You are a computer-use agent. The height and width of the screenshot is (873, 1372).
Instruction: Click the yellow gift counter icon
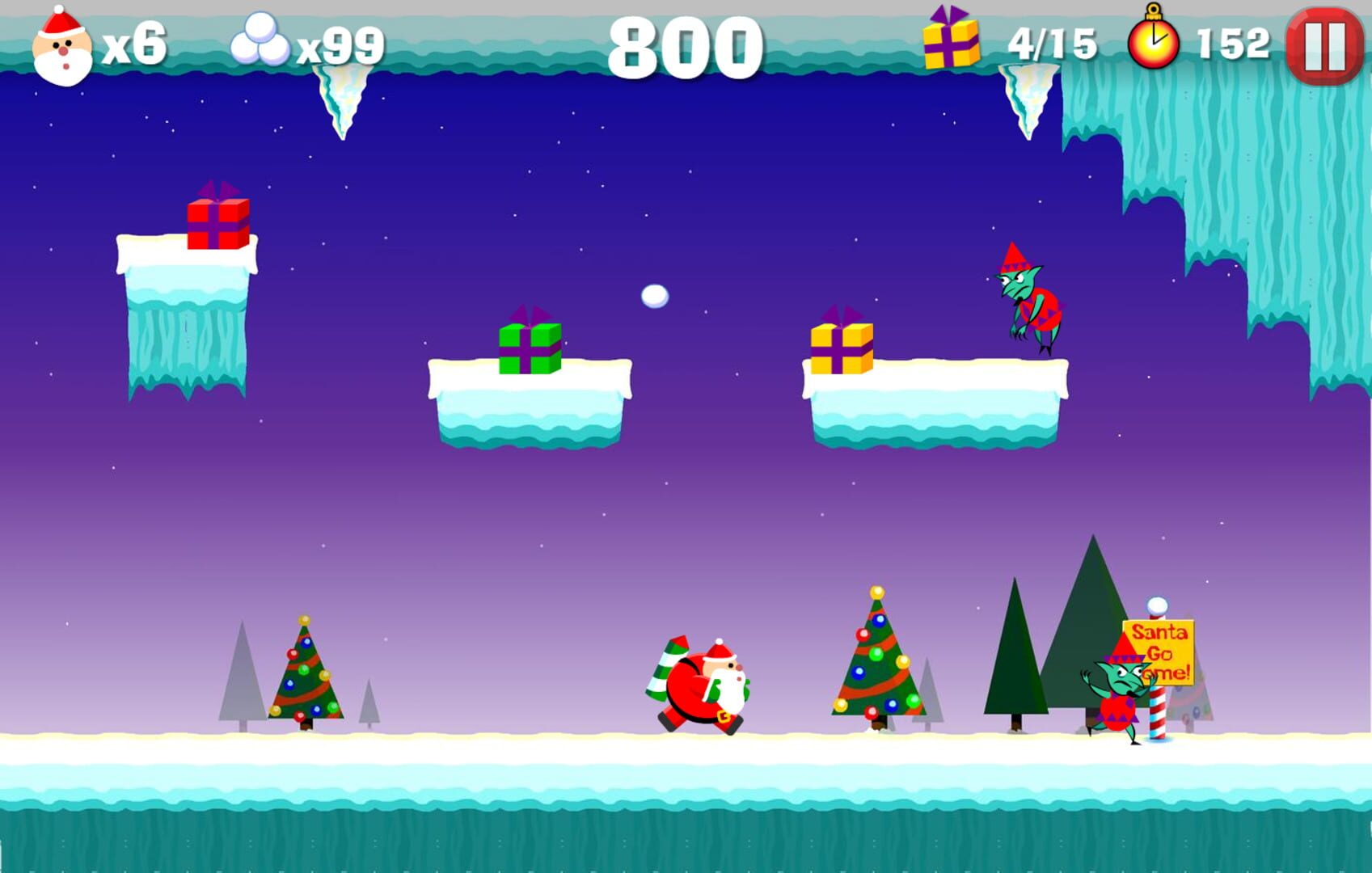tap(951, 42)
